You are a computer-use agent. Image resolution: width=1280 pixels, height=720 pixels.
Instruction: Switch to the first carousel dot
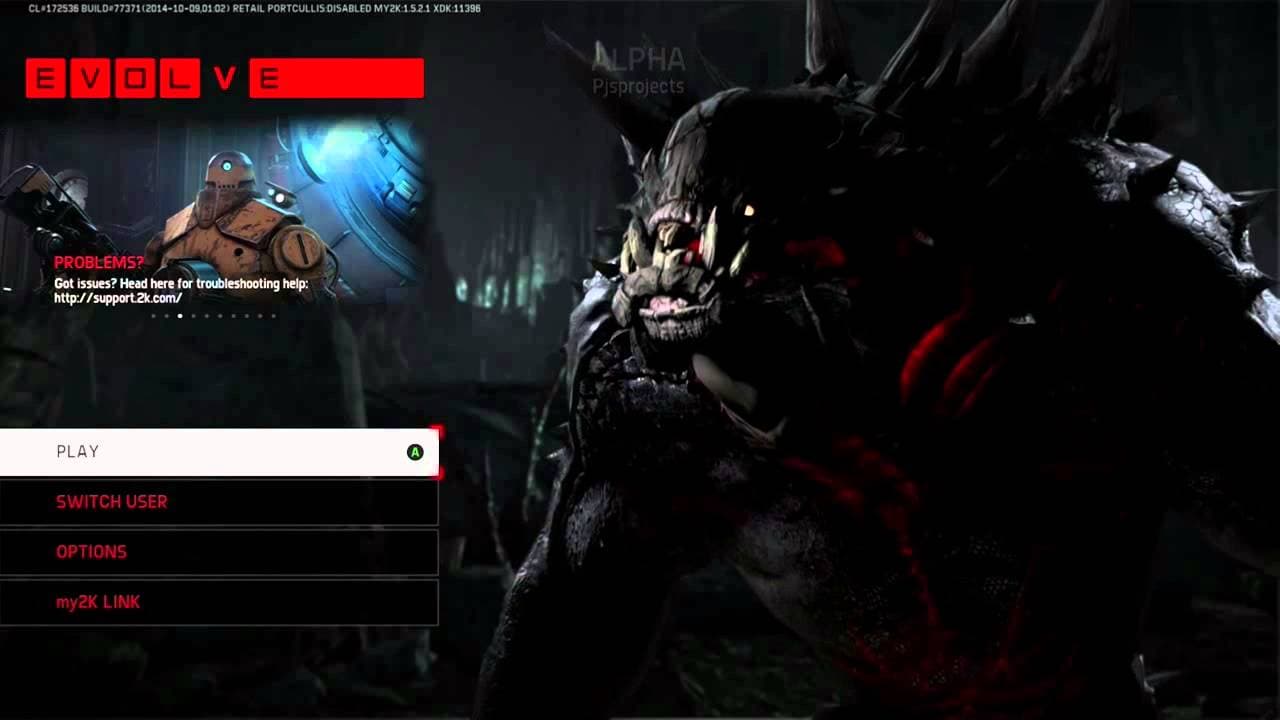pyautogui.click(x=153, y=316)
